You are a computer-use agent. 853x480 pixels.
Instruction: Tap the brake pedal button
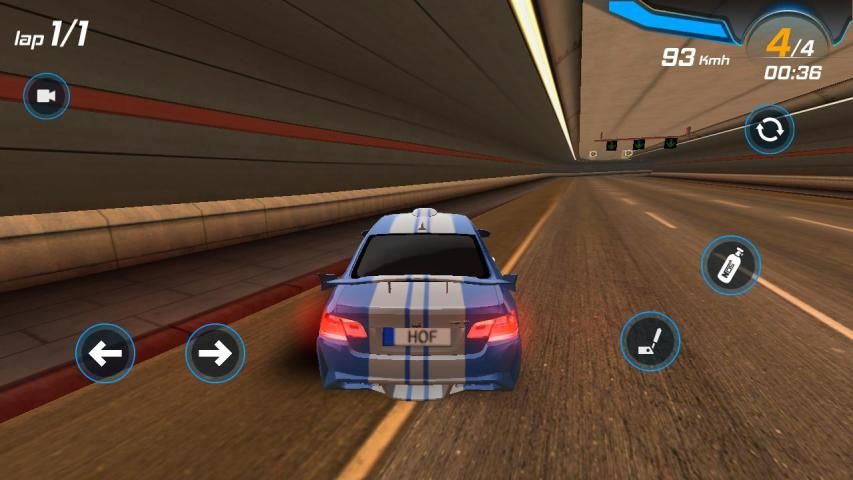(650, 341)
